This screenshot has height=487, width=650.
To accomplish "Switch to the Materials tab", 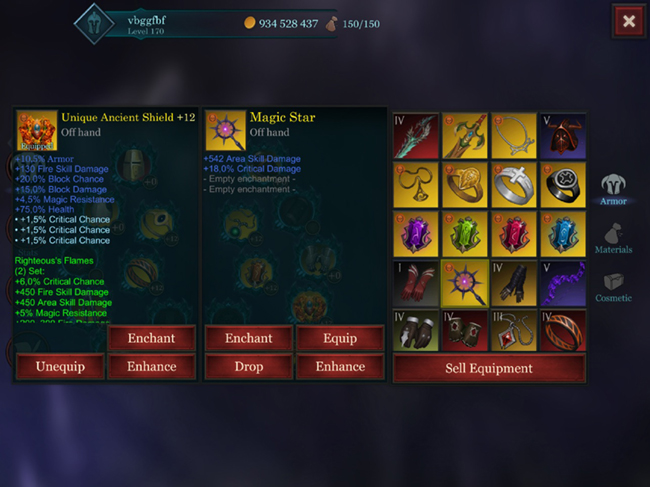I will [614, 238].
